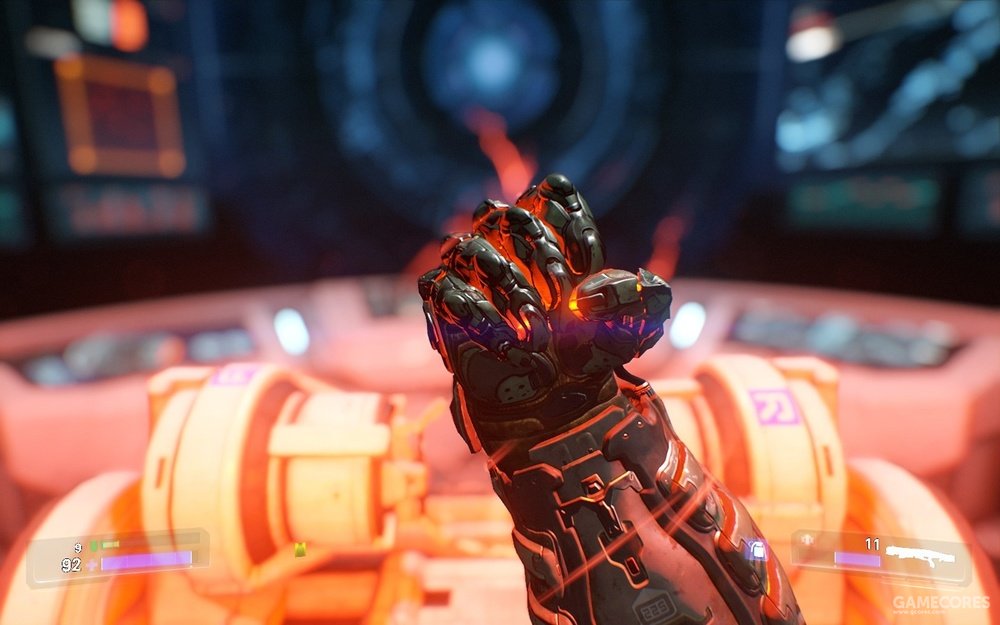Click the health cross icon
The width and height of the screenshot is (1000, 625).
coord(92,564)
